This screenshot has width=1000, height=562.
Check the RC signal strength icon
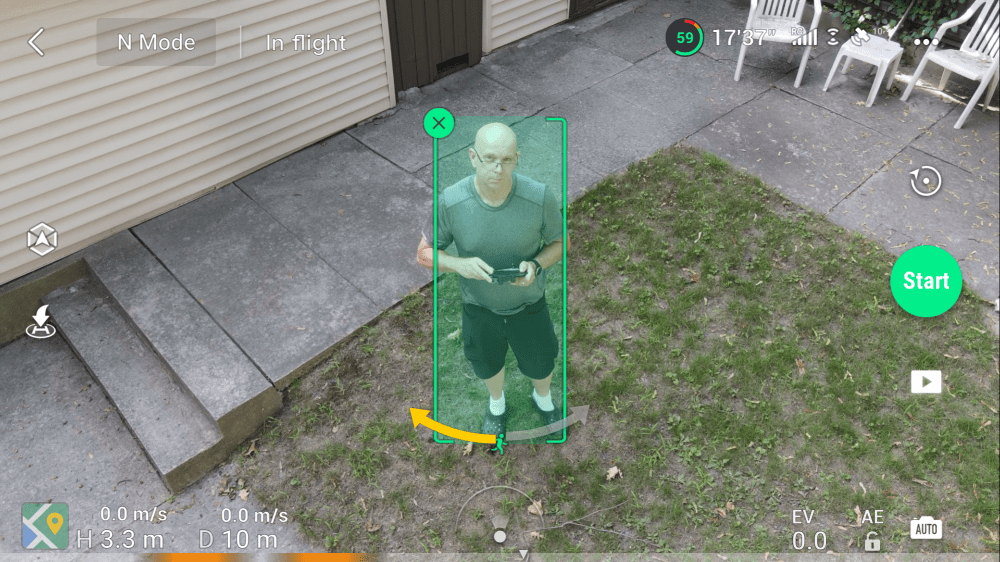click(x=802, y=38)
